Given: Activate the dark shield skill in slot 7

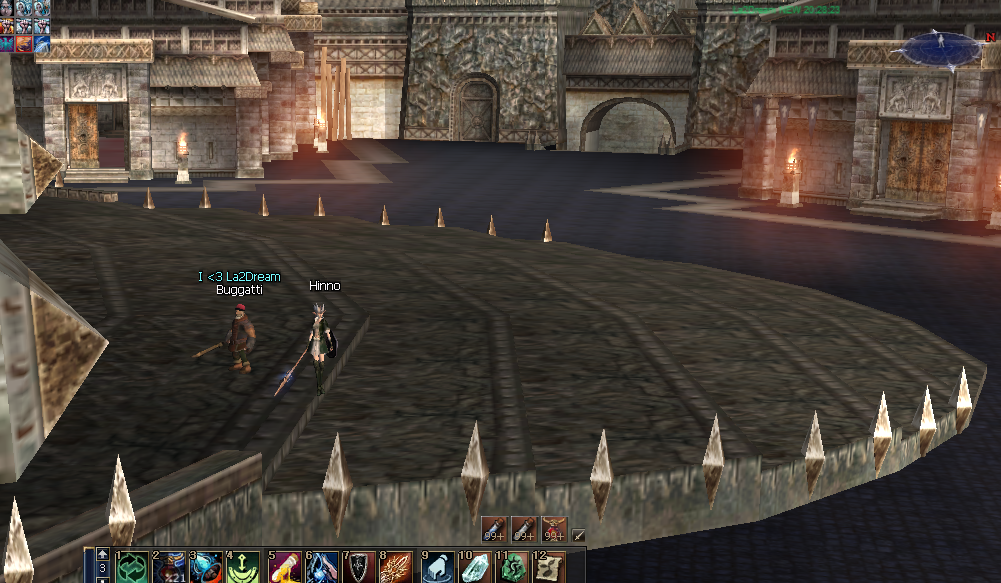Looking at the screenshot, I should click(359, 567).
